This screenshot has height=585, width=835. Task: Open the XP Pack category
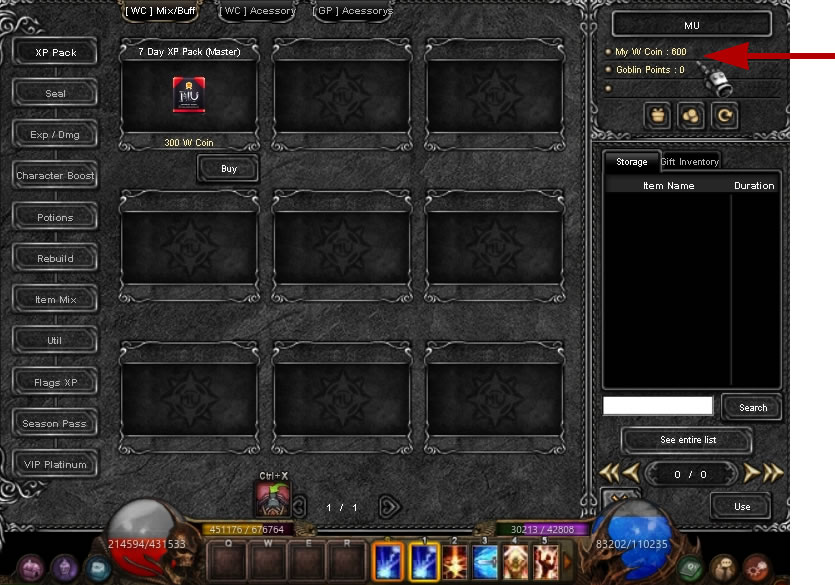point(55,52)
